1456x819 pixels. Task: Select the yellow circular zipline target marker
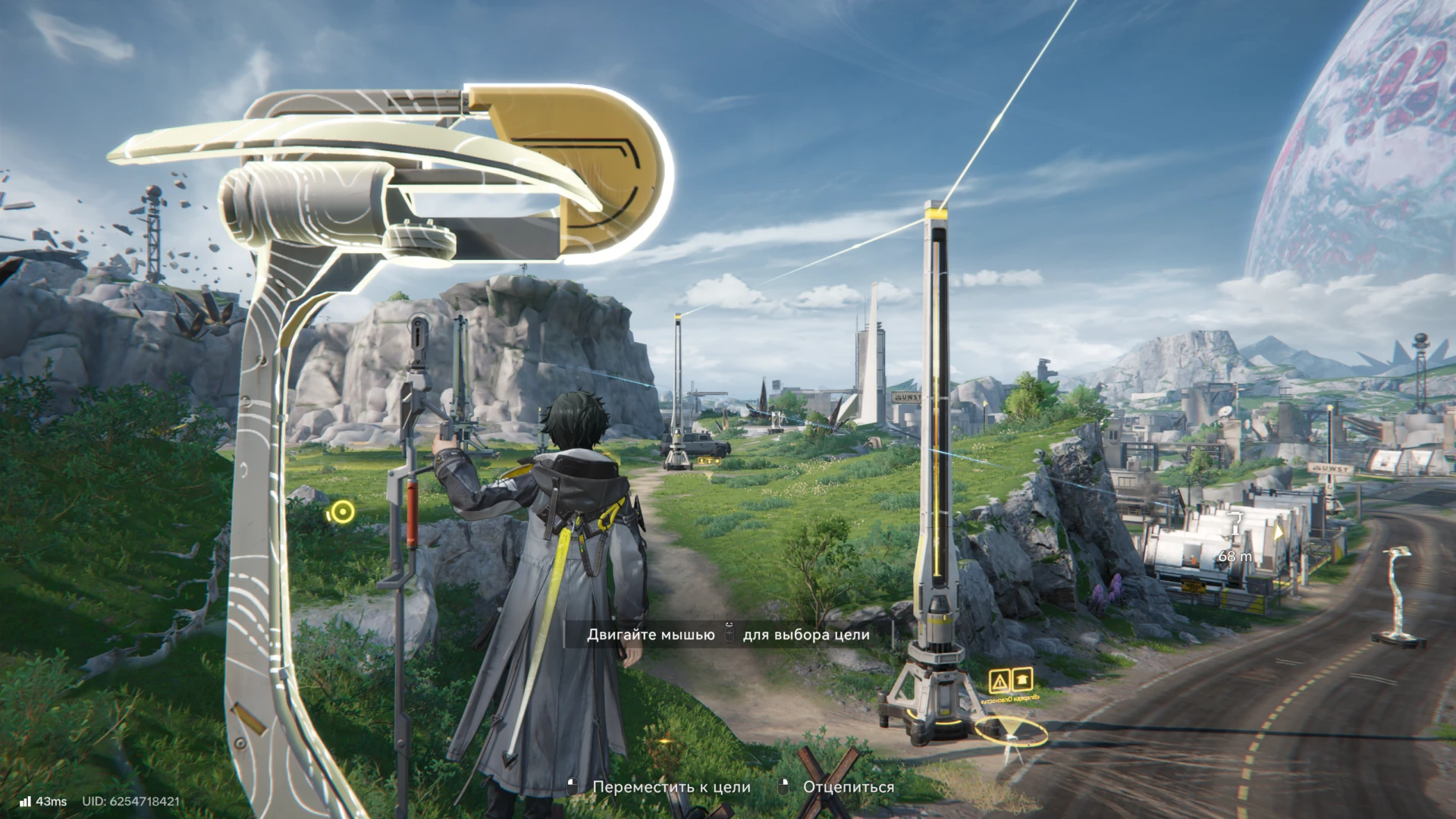click(x=343, y=513)
